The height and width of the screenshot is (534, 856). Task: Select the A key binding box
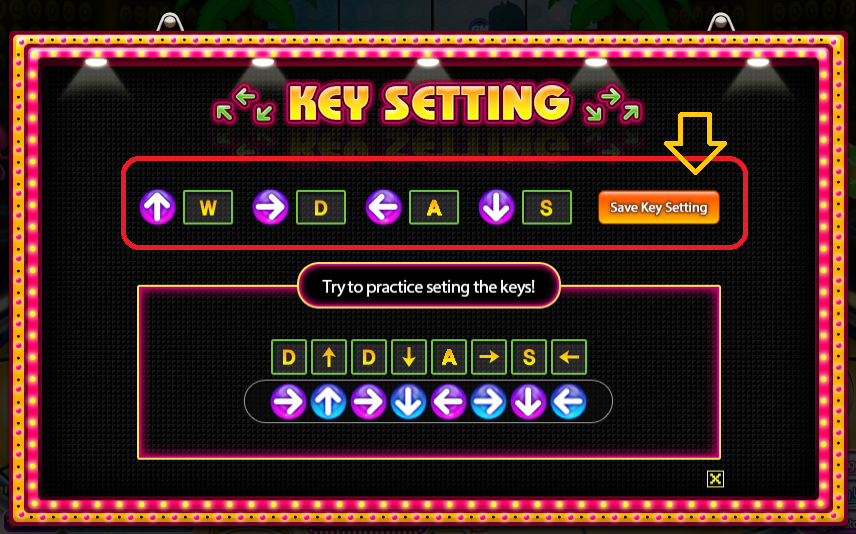click(x=434, y=208)
